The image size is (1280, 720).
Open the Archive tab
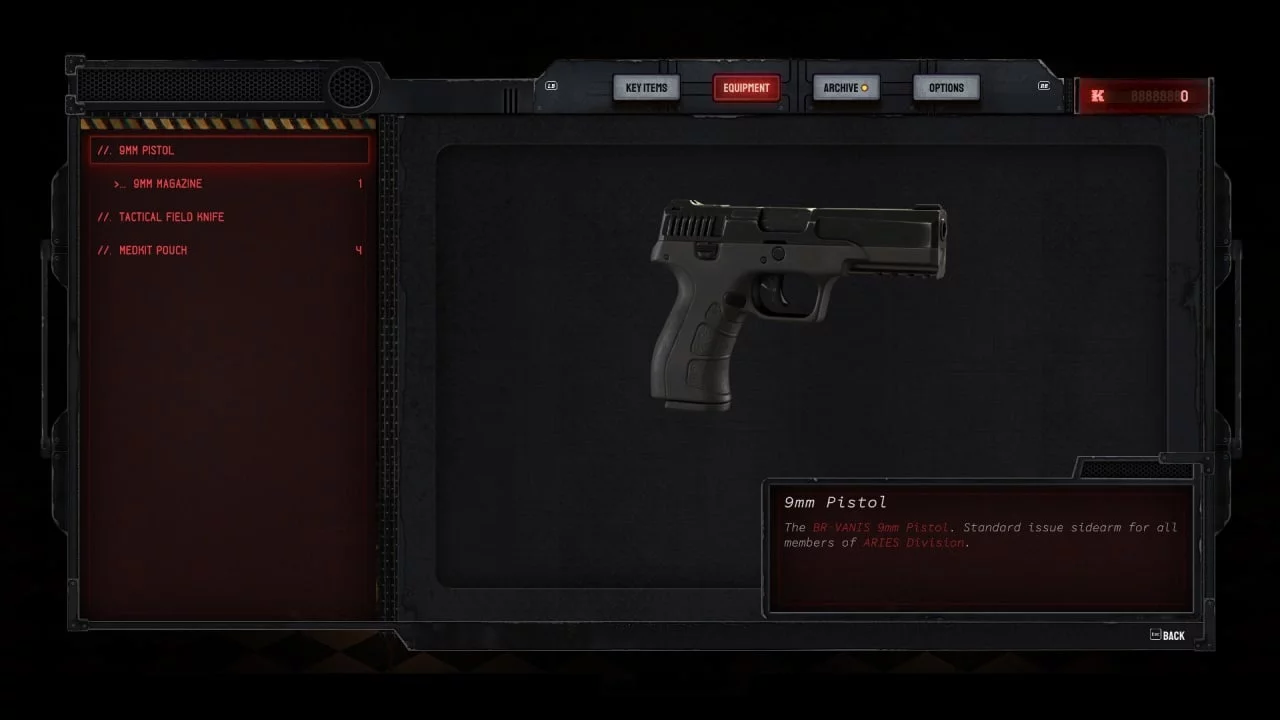(x=845, y=88)
